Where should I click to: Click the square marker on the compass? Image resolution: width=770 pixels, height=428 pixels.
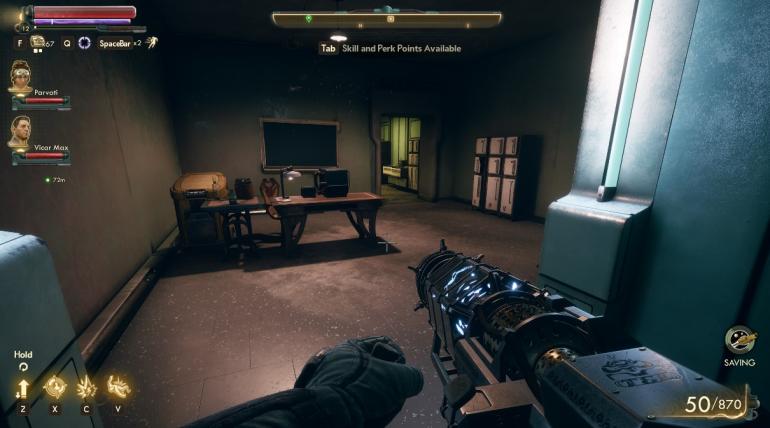(x=390, y=18)
